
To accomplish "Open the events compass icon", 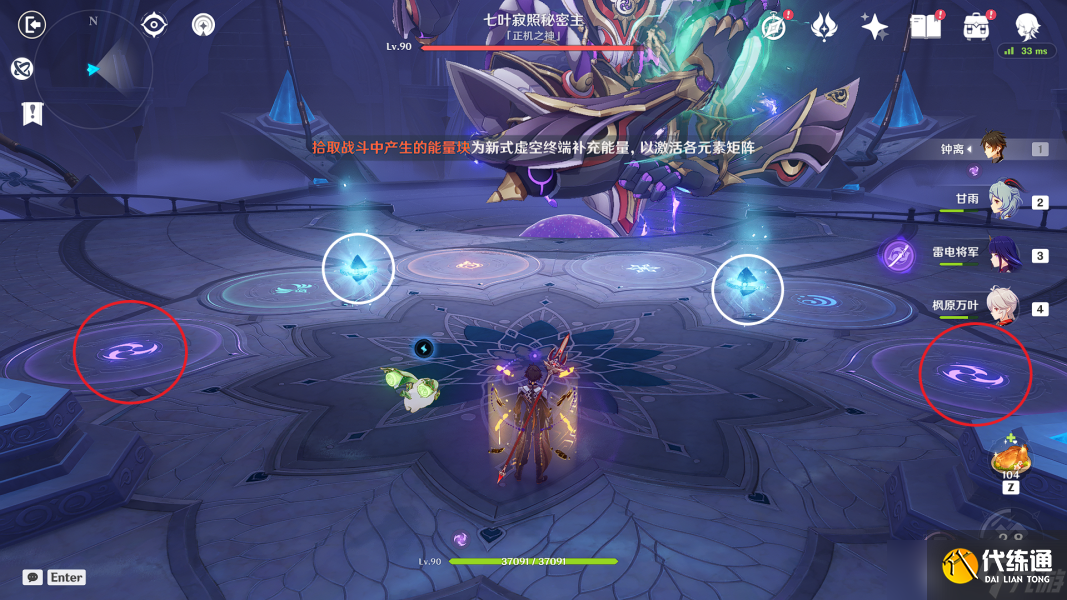I will [x=773, y=27].
